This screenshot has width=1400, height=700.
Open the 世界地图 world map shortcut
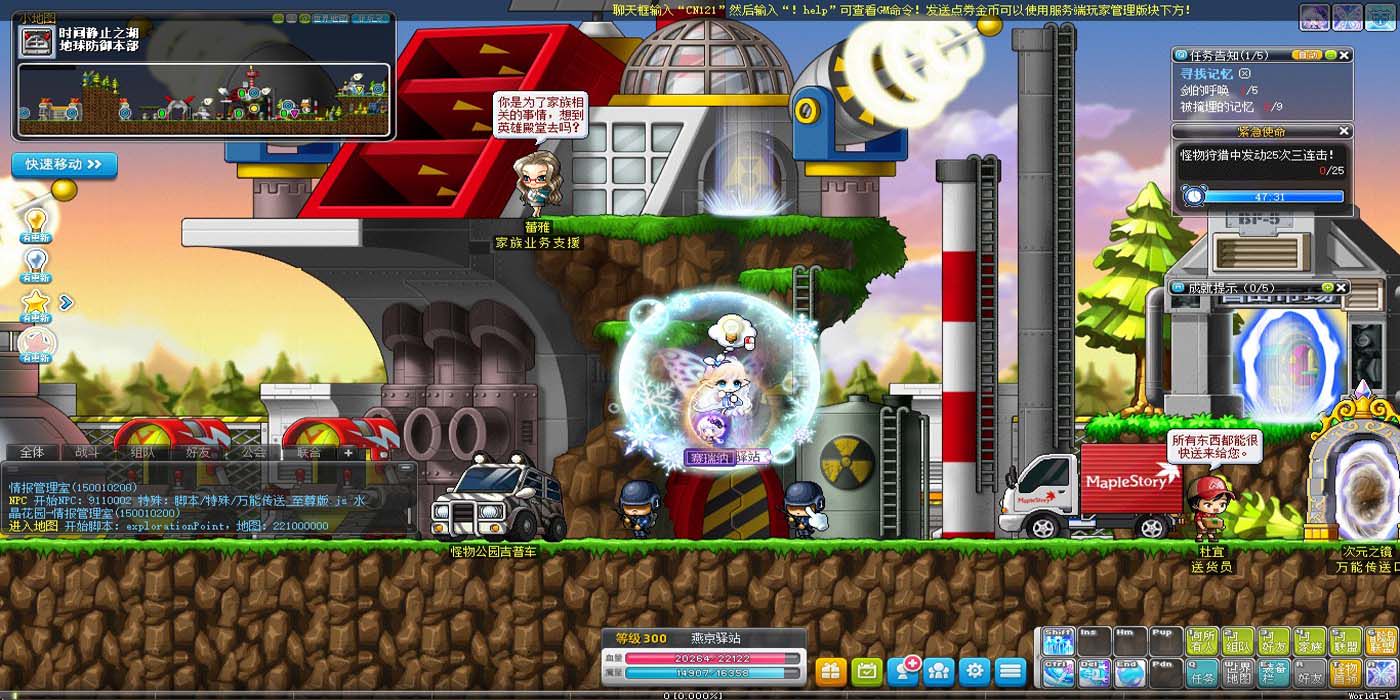(1238, 672)
